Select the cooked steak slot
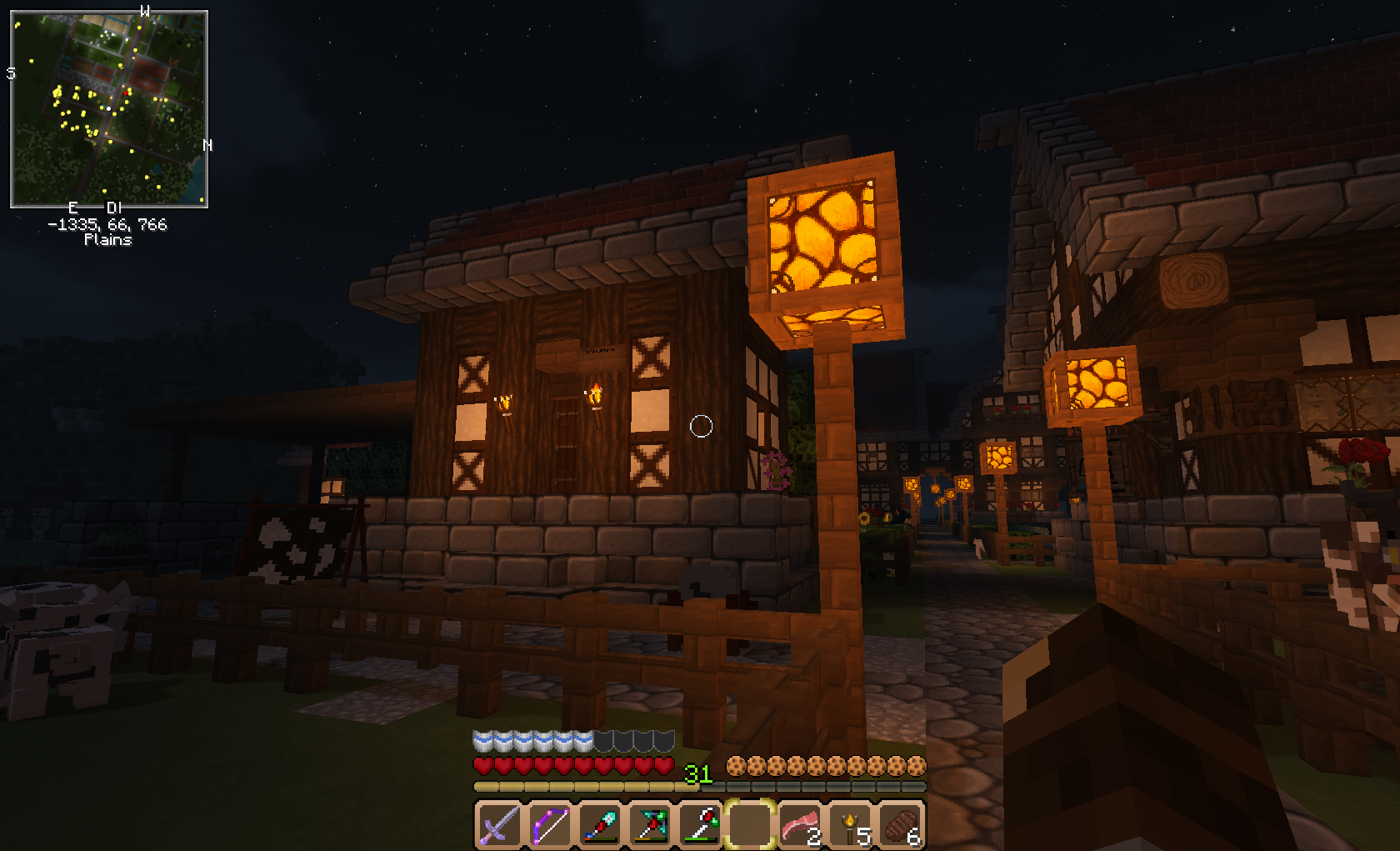The height and width of the screenshot is (851, 1400). [901, 826]
